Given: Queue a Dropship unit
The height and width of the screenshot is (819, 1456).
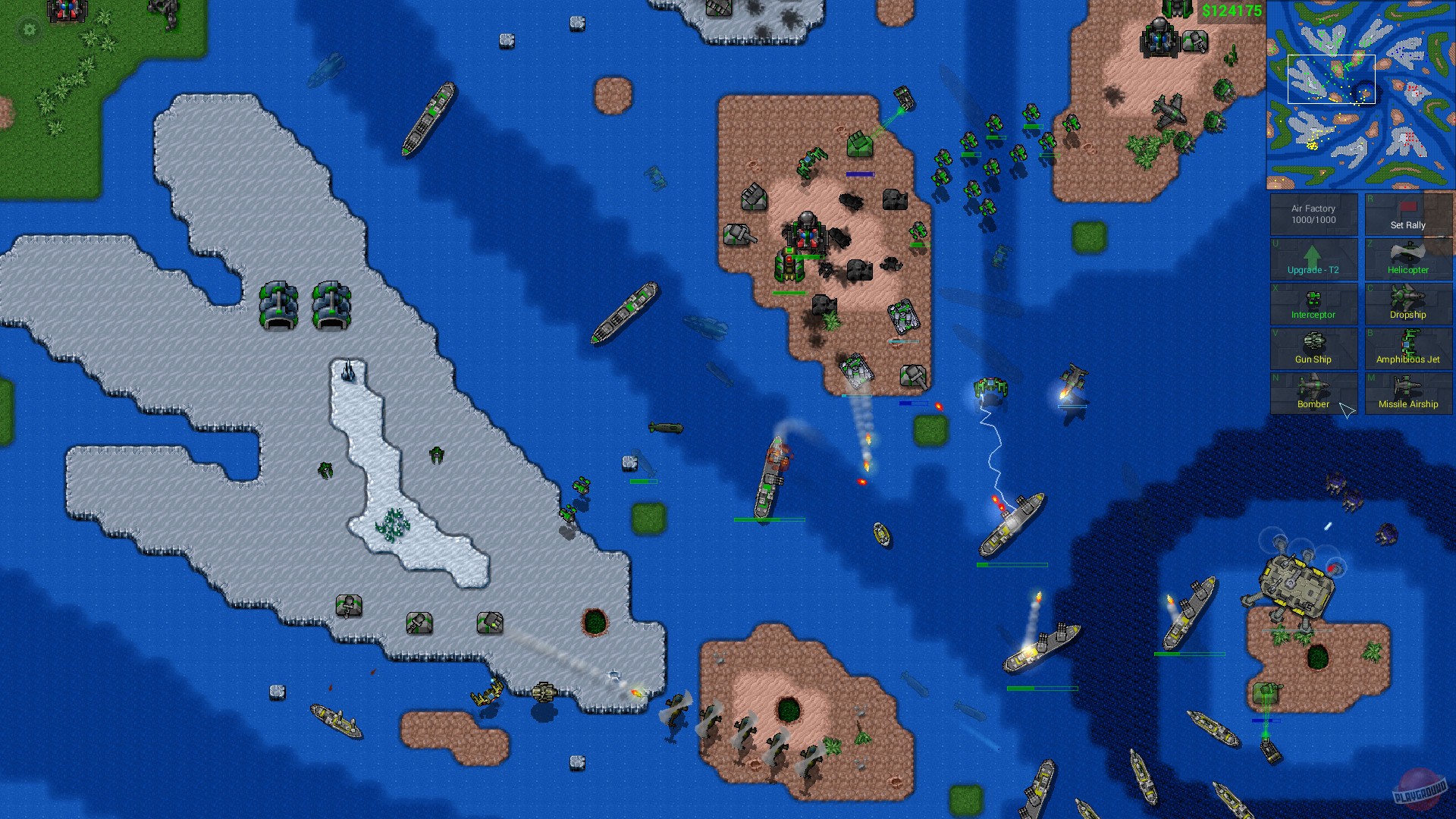Looking at the screenshot, I should [x=1408, y=305].
